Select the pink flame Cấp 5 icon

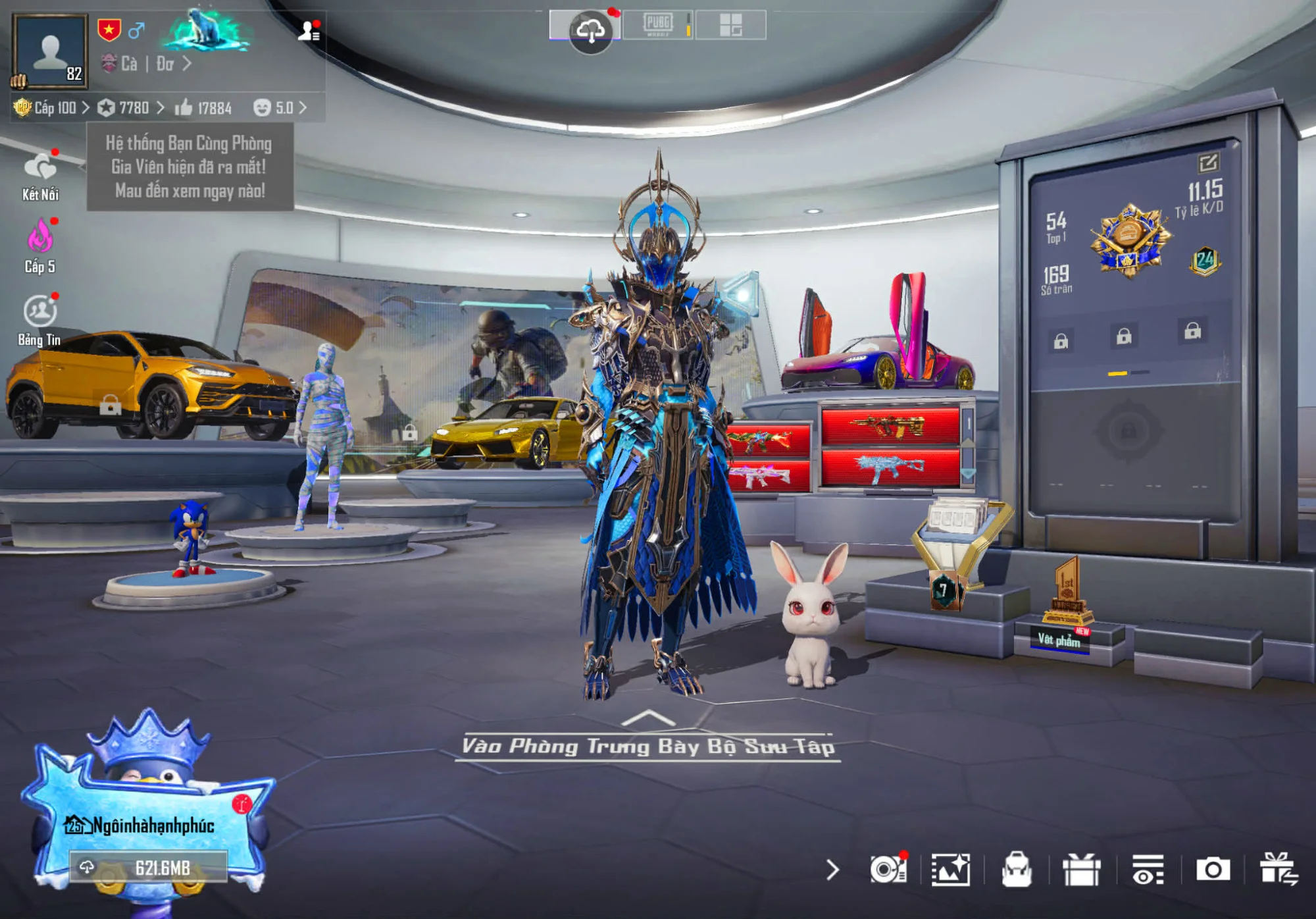click(x=40, y=246)
